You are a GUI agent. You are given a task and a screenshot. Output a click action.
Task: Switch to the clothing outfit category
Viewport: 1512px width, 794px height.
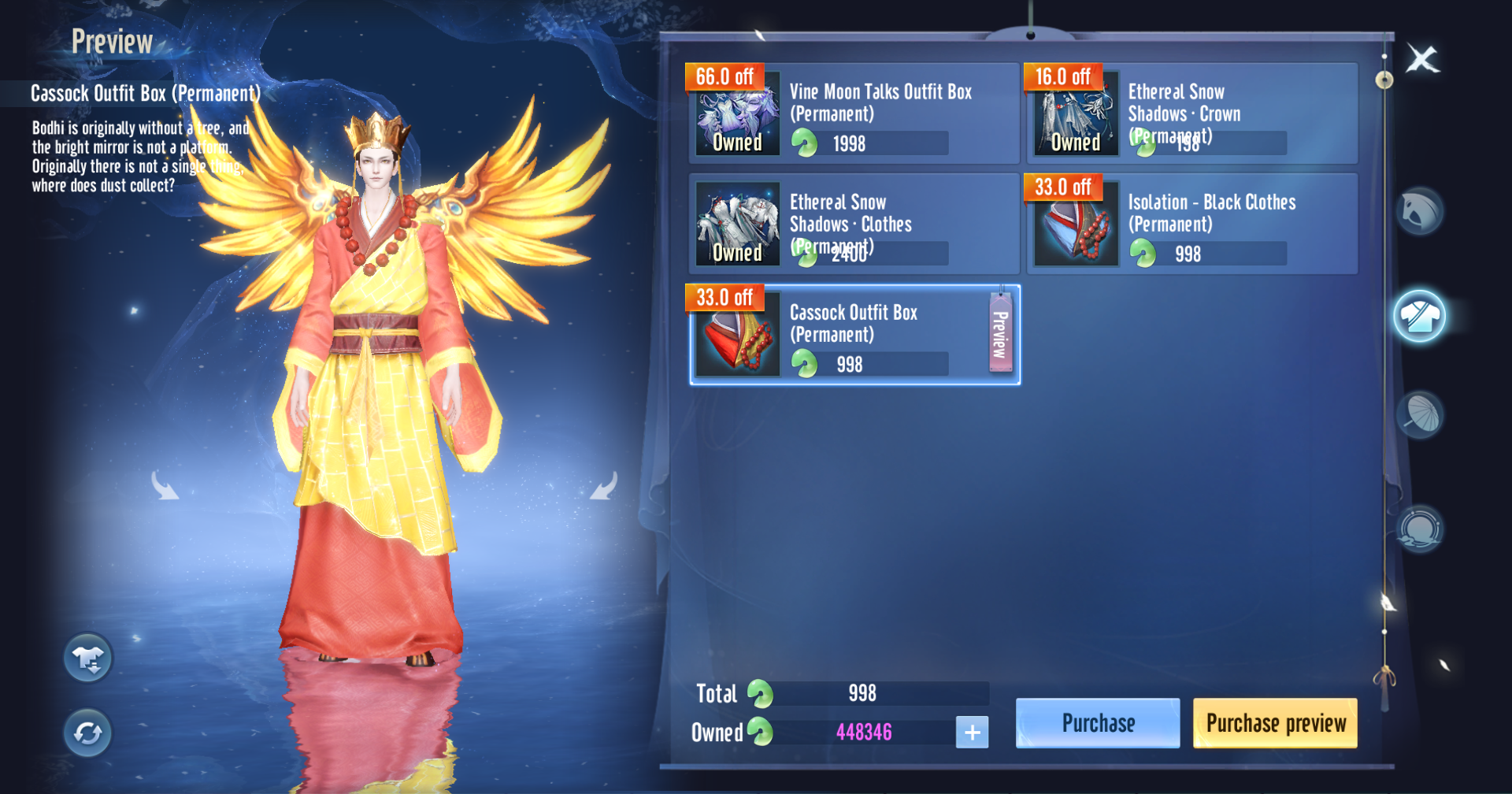[x=1419, y=316]
